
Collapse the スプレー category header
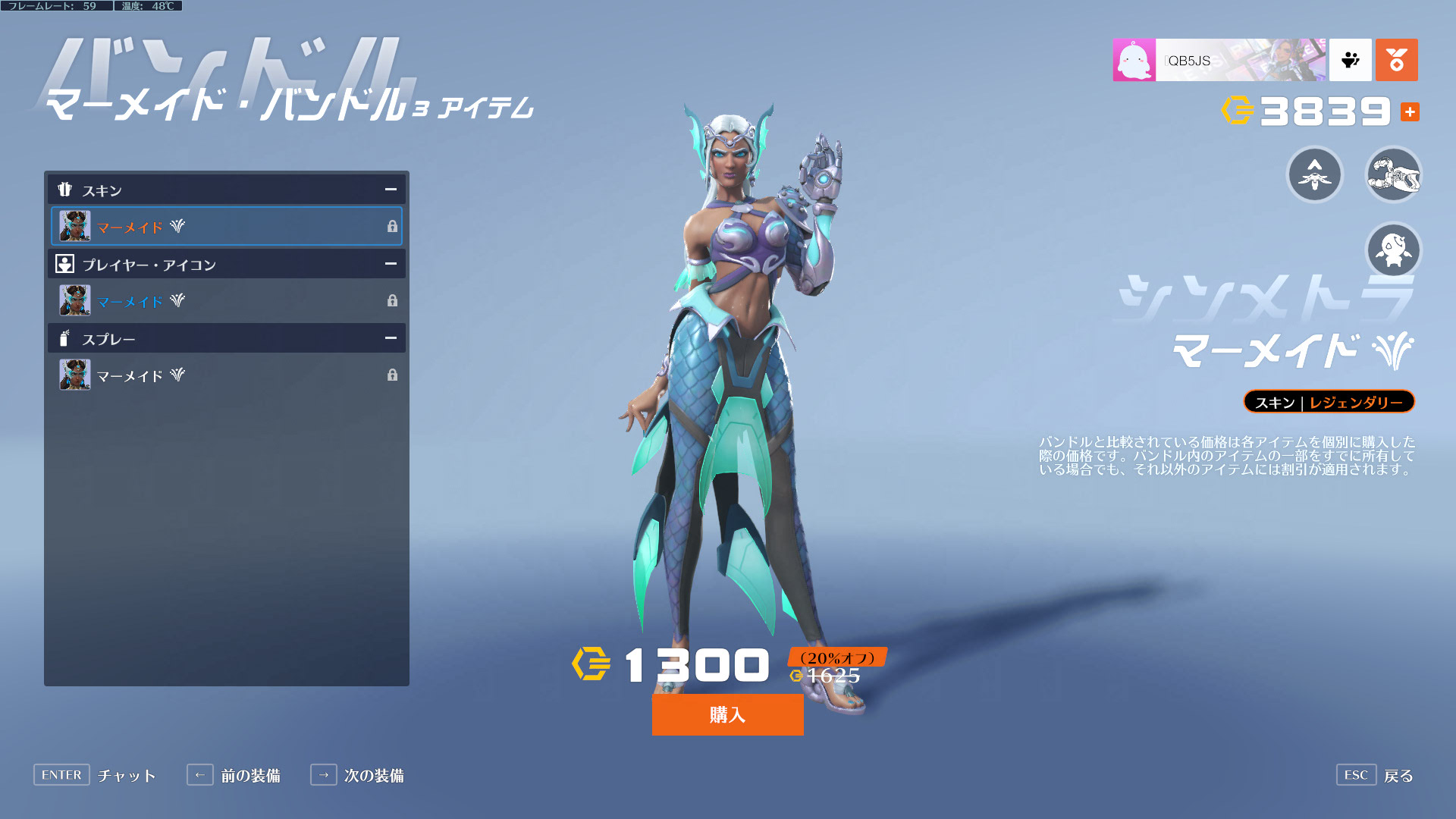pos(390,338)
